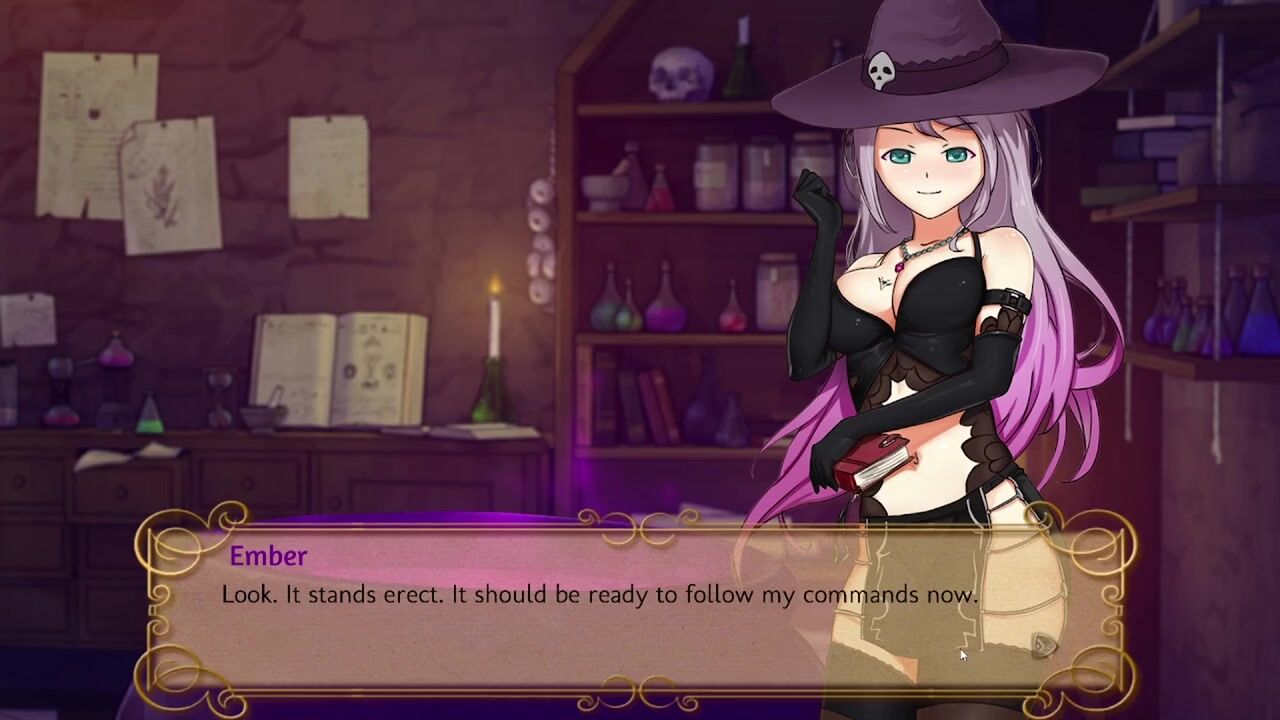Click the dialogue continue arrow indicator

tap(1043, 645)
